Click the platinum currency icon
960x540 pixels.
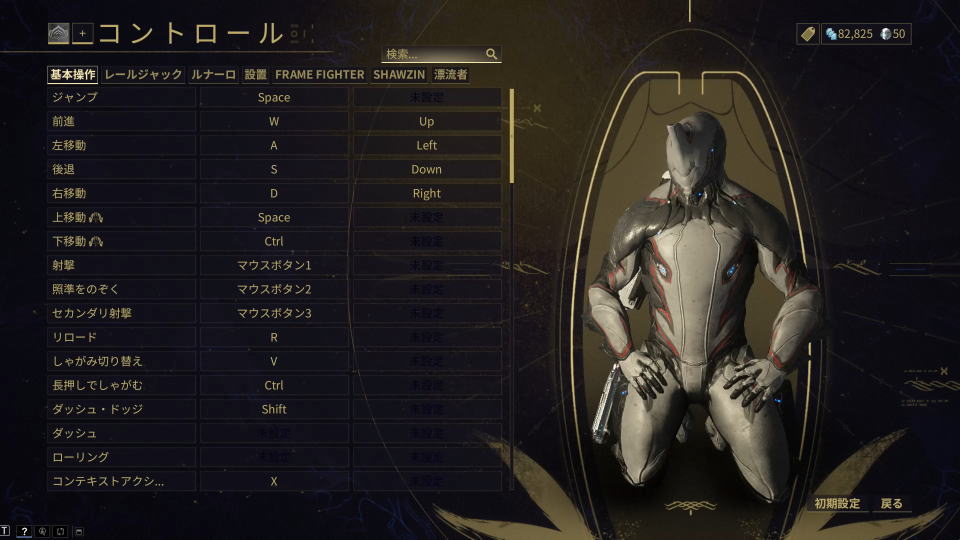click(886, 34)
